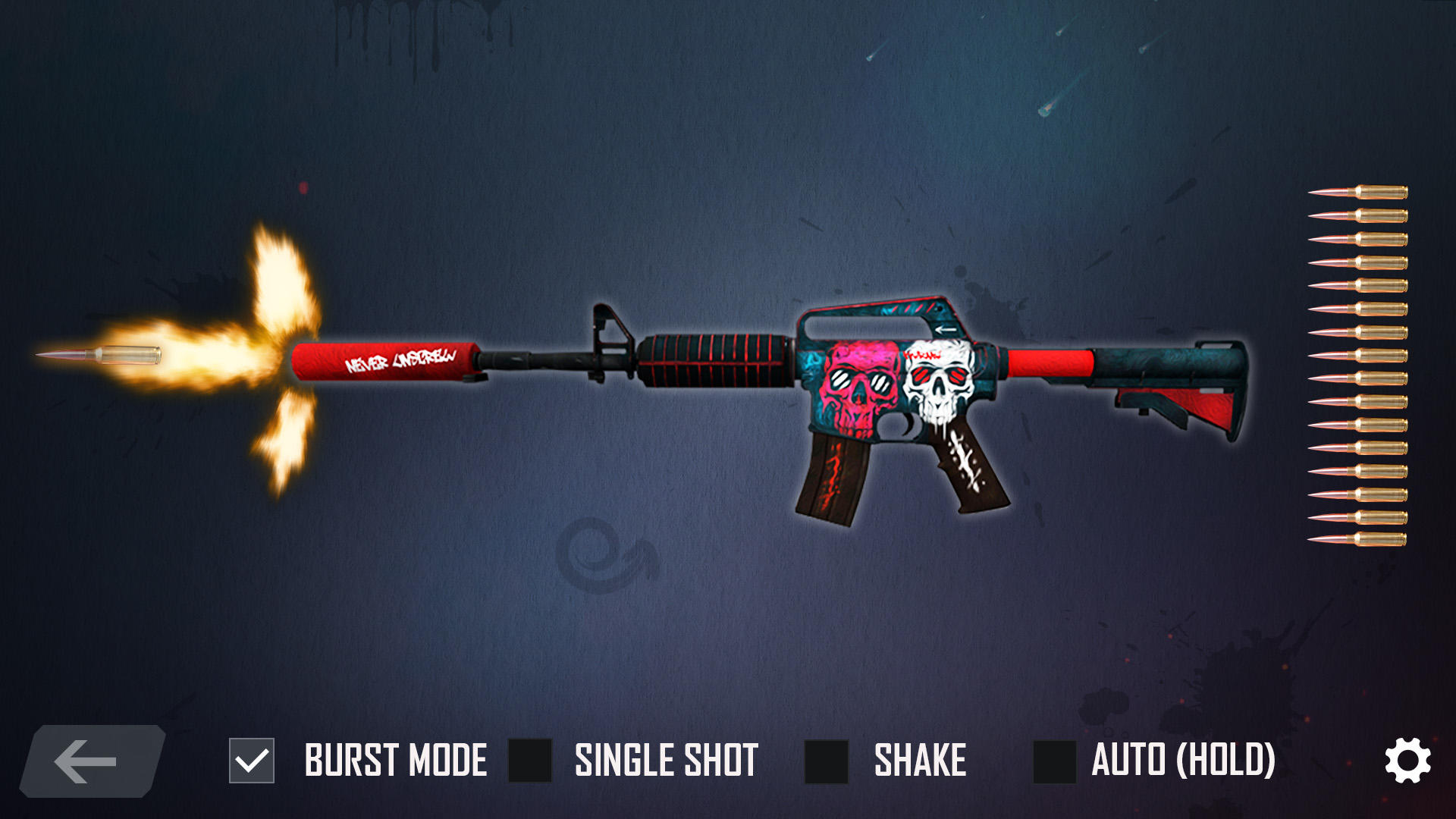Screen dimensions: 1456x819
Task: Go back with the arrow button
Action: point(91,761)
